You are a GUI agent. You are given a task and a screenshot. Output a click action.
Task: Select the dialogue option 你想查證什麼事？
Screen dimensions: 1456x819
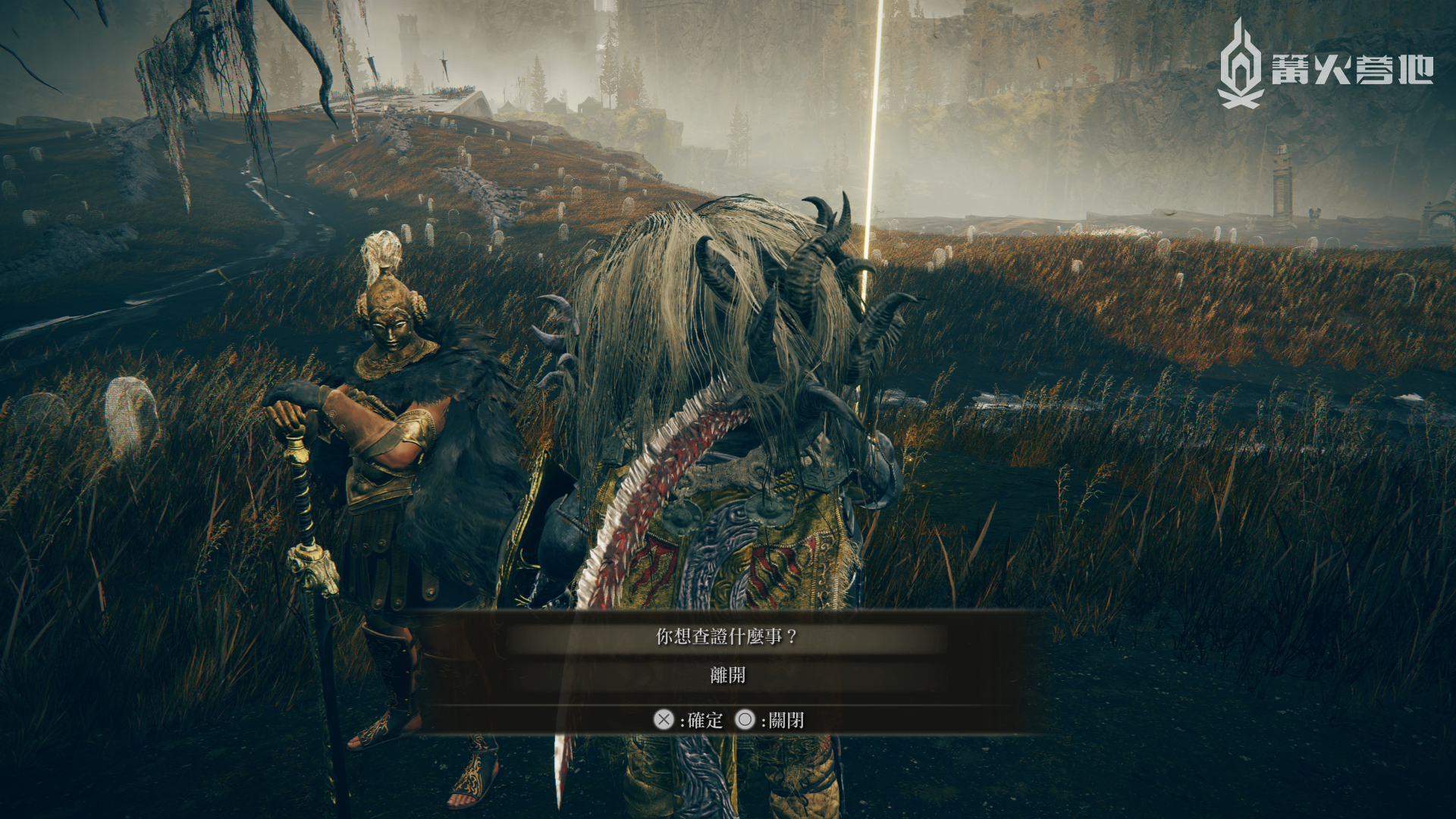726,637
